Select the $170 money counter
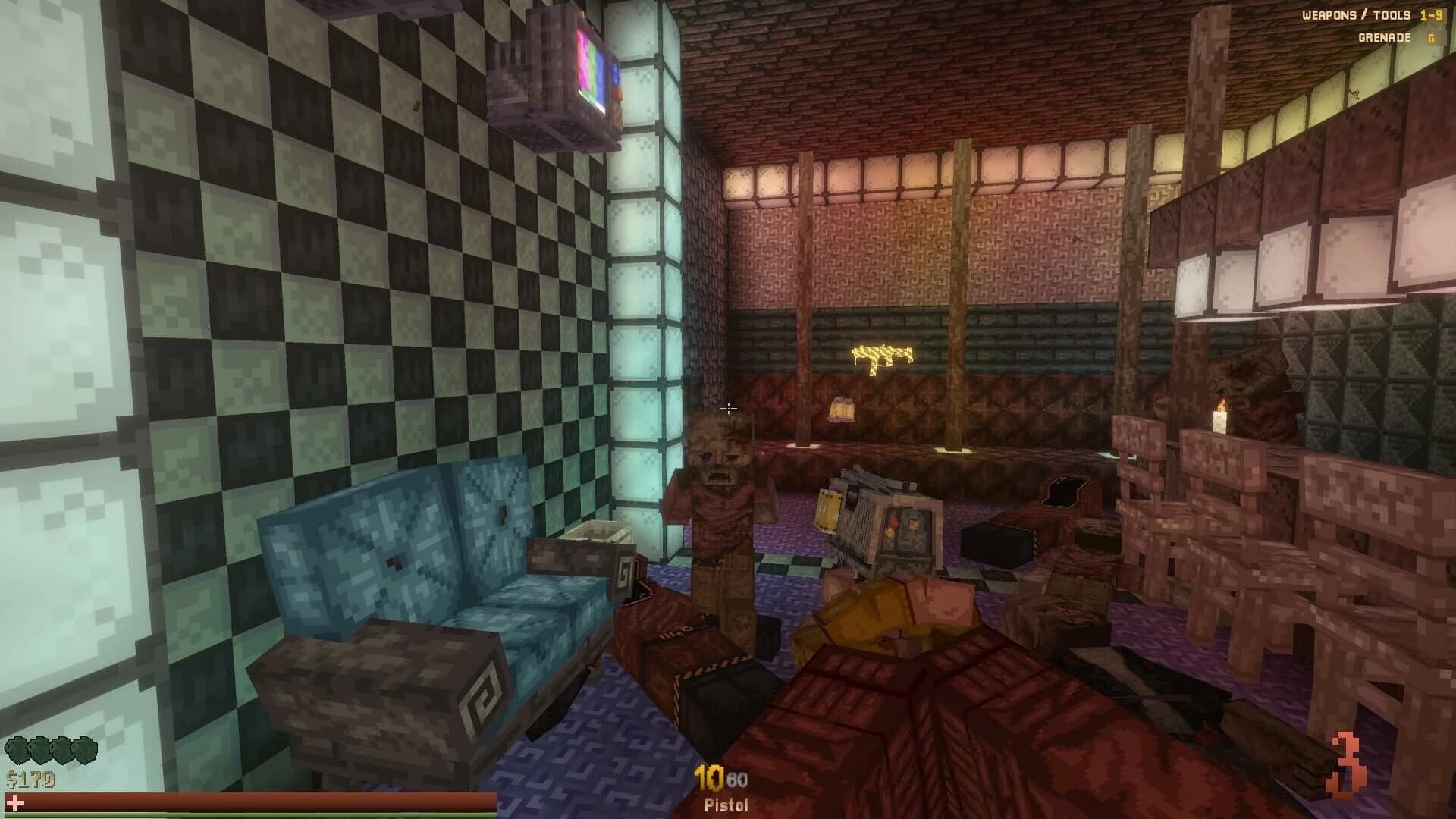 coord(30,778)
